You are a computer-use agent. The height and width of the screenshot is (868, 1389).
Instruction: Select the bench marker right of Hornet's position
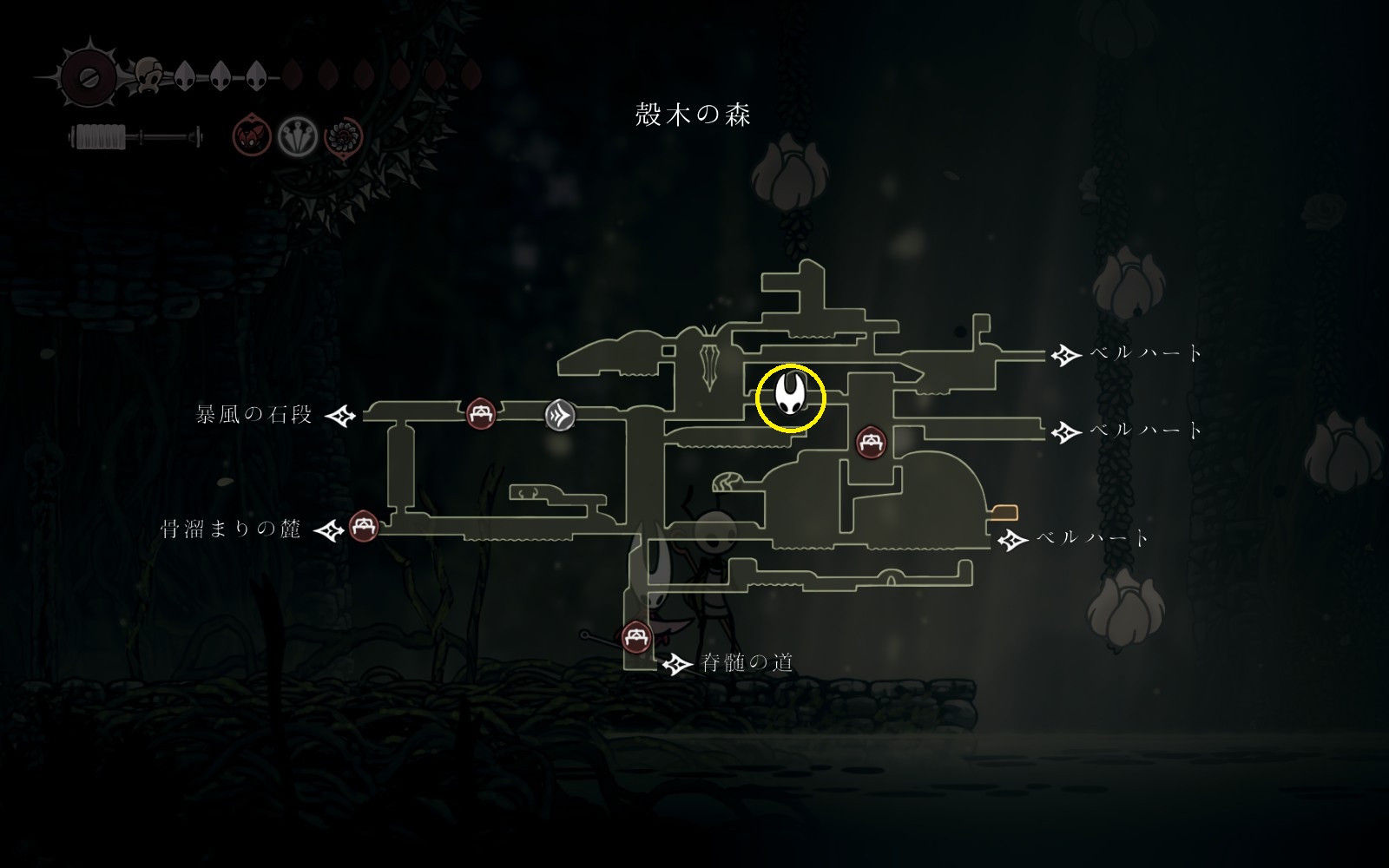pyautogui.click(x=871, y=442)
